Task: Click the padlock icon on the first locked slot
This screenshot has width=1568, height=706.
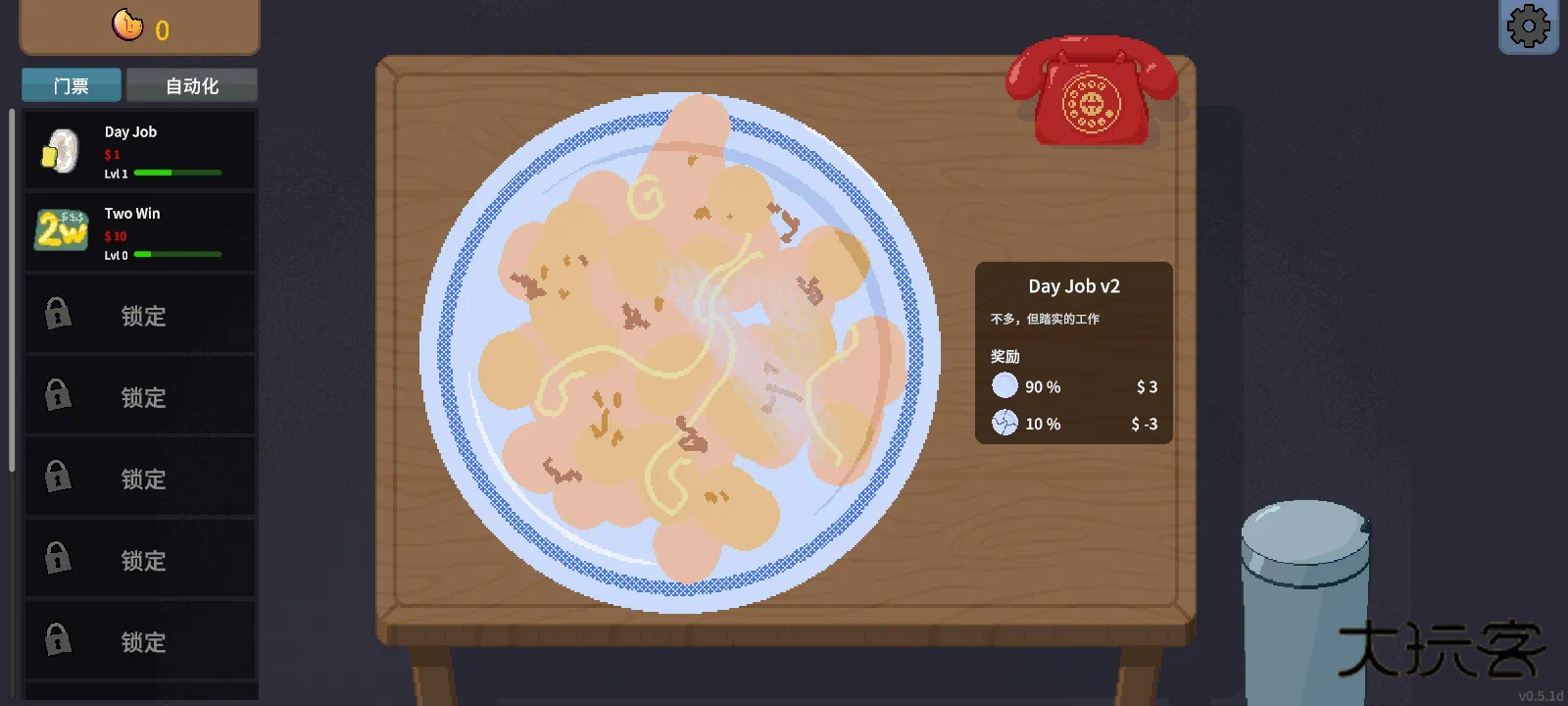Action: click(x=59, y=314)
